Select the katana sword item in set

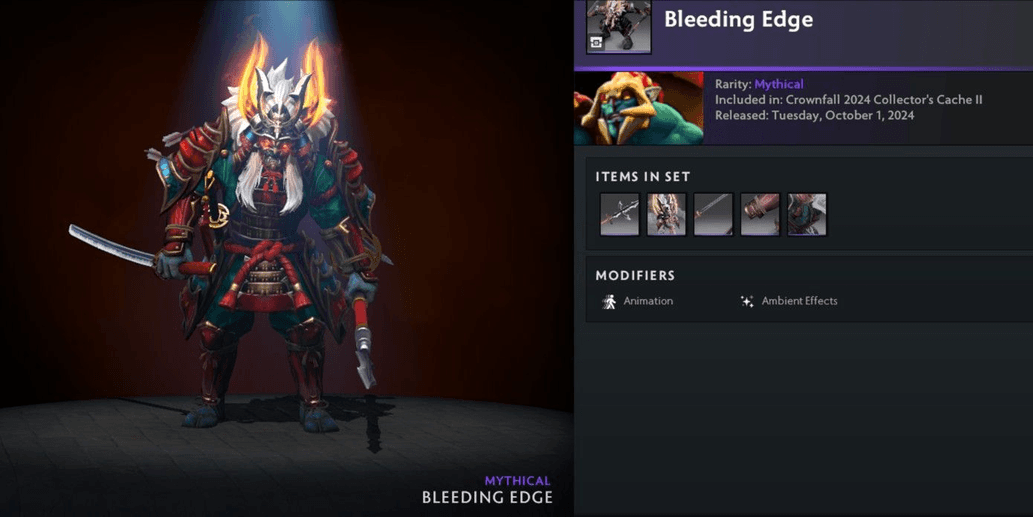(713, 214)
